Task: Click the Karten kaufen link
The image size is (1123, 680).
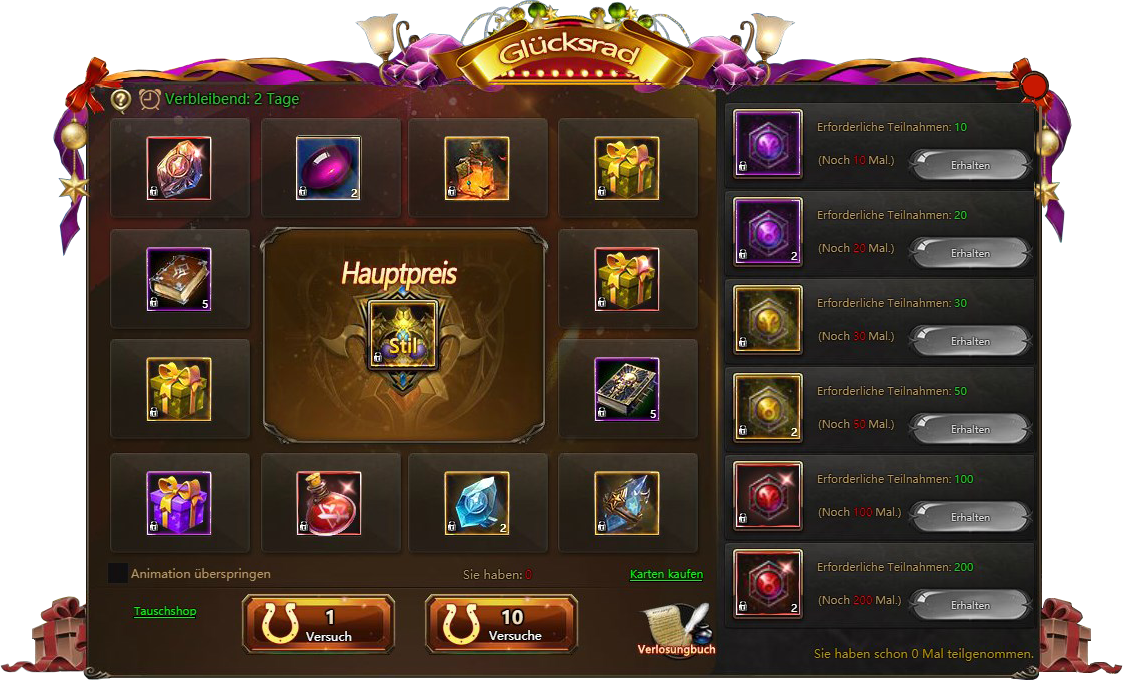Action: [x=666, y=574]
